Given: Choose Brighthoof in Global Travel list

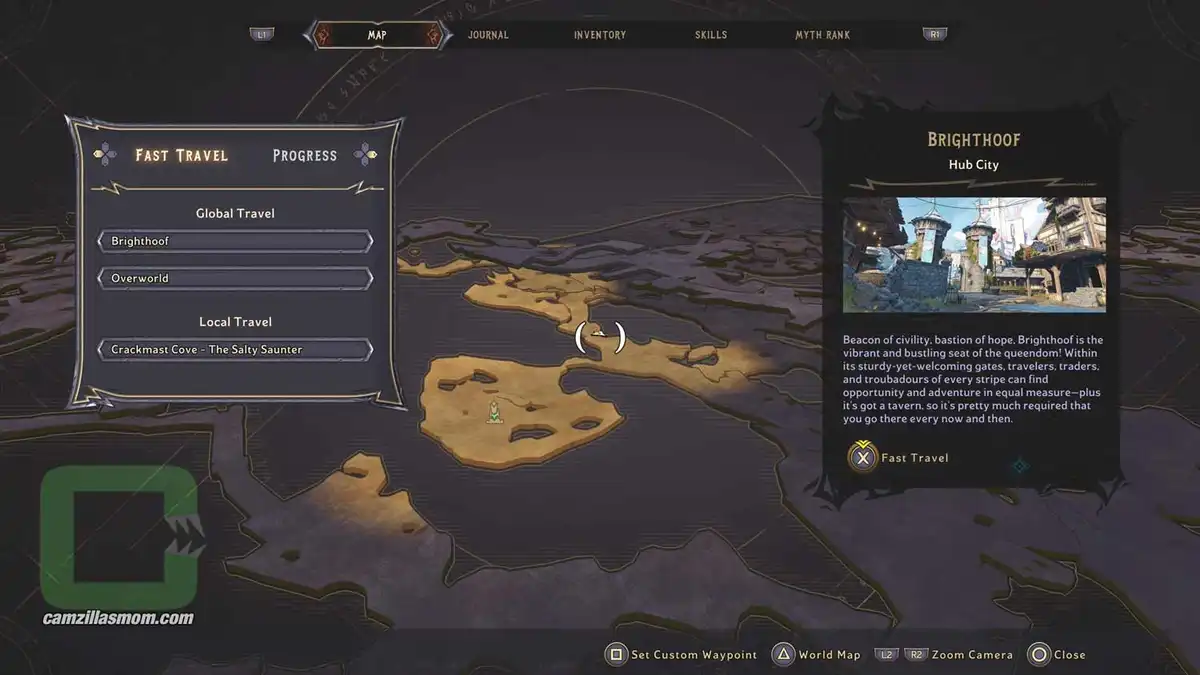Looking at the screenshot, I should [x=235, y=241].
